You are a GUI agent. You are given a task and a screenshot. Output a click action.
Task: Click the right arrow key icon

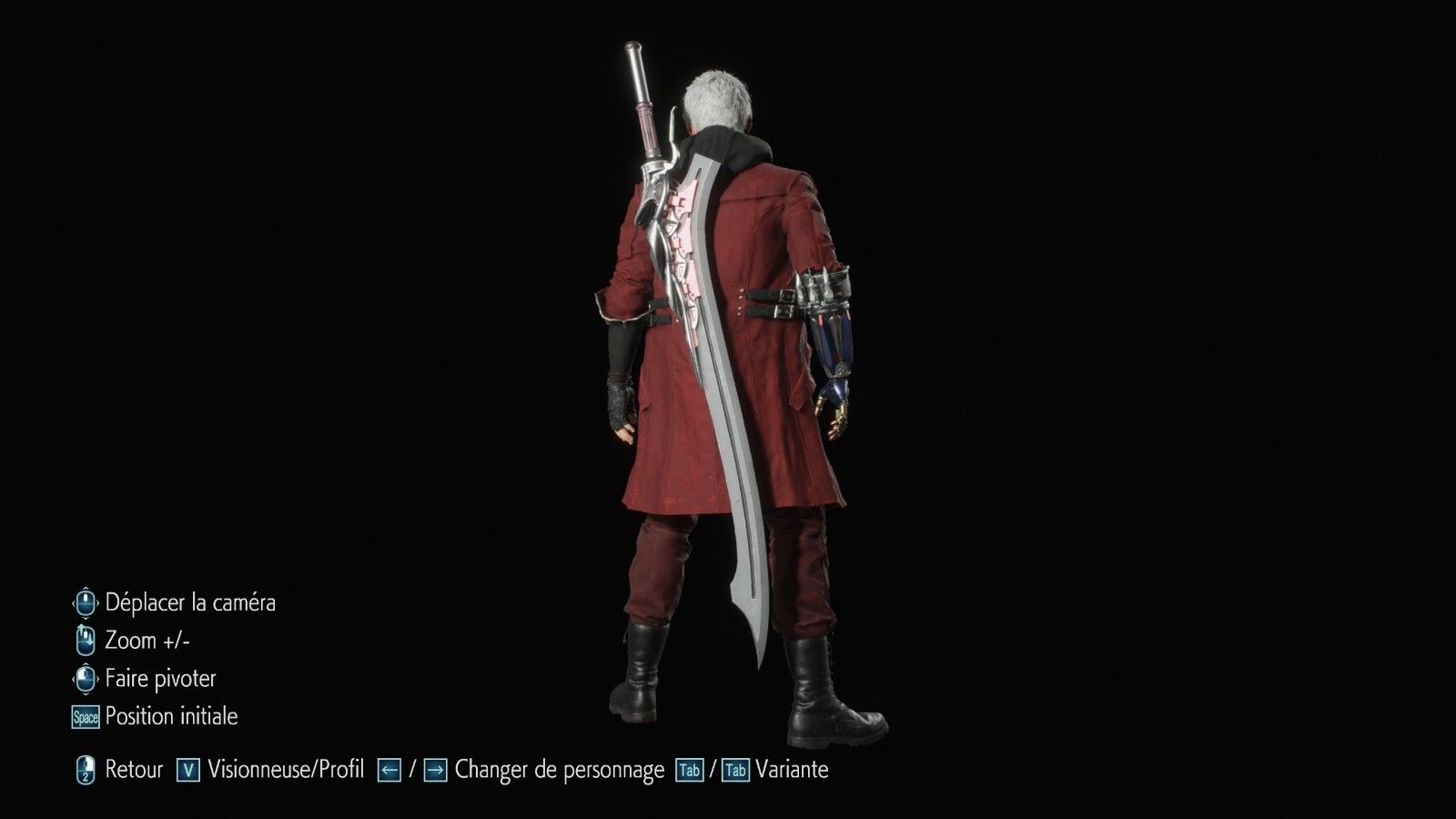click(437, 769)
